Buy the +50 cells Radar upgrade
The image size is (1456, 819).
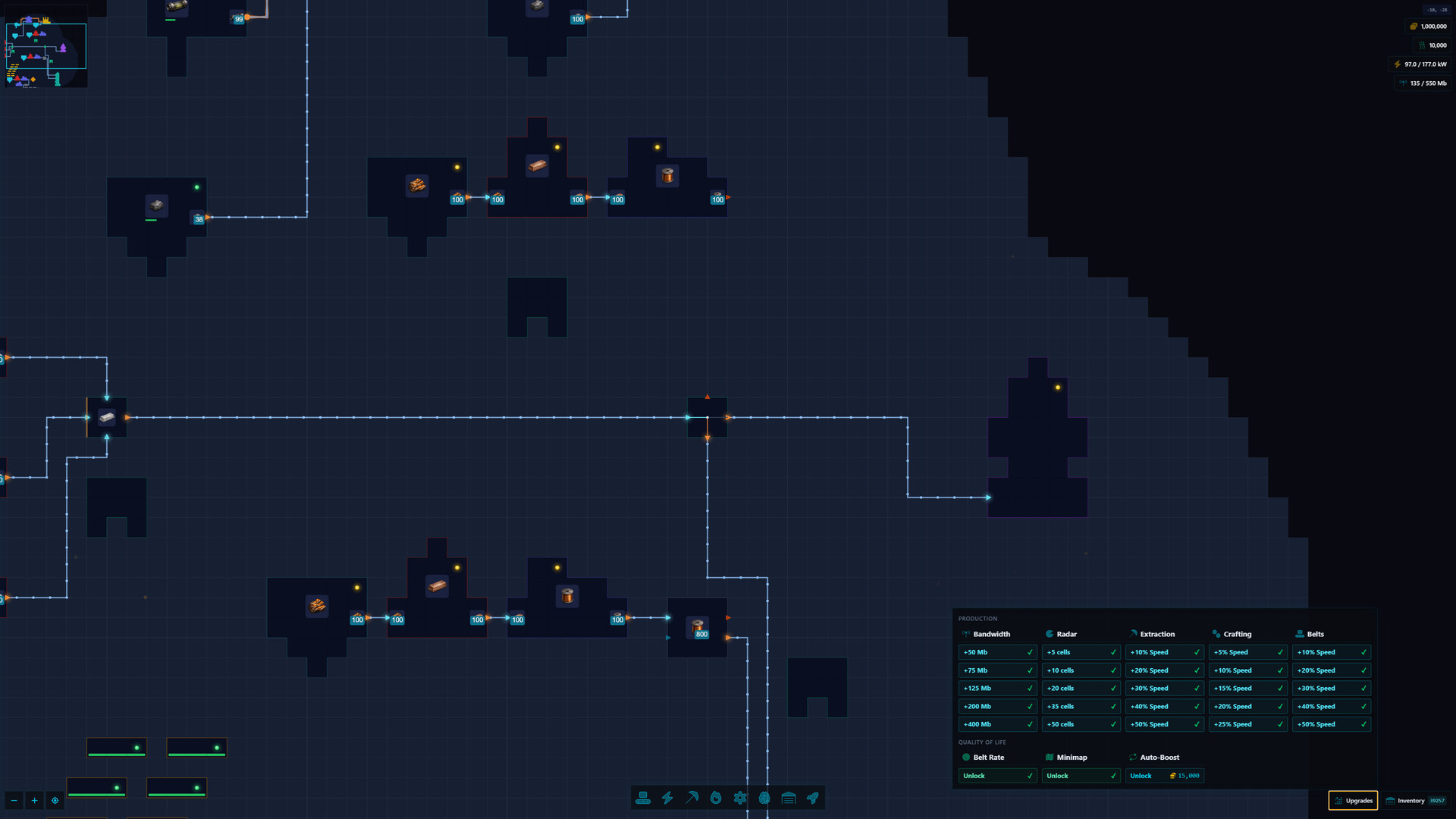pyautogui.click(x=1081, y=724)
